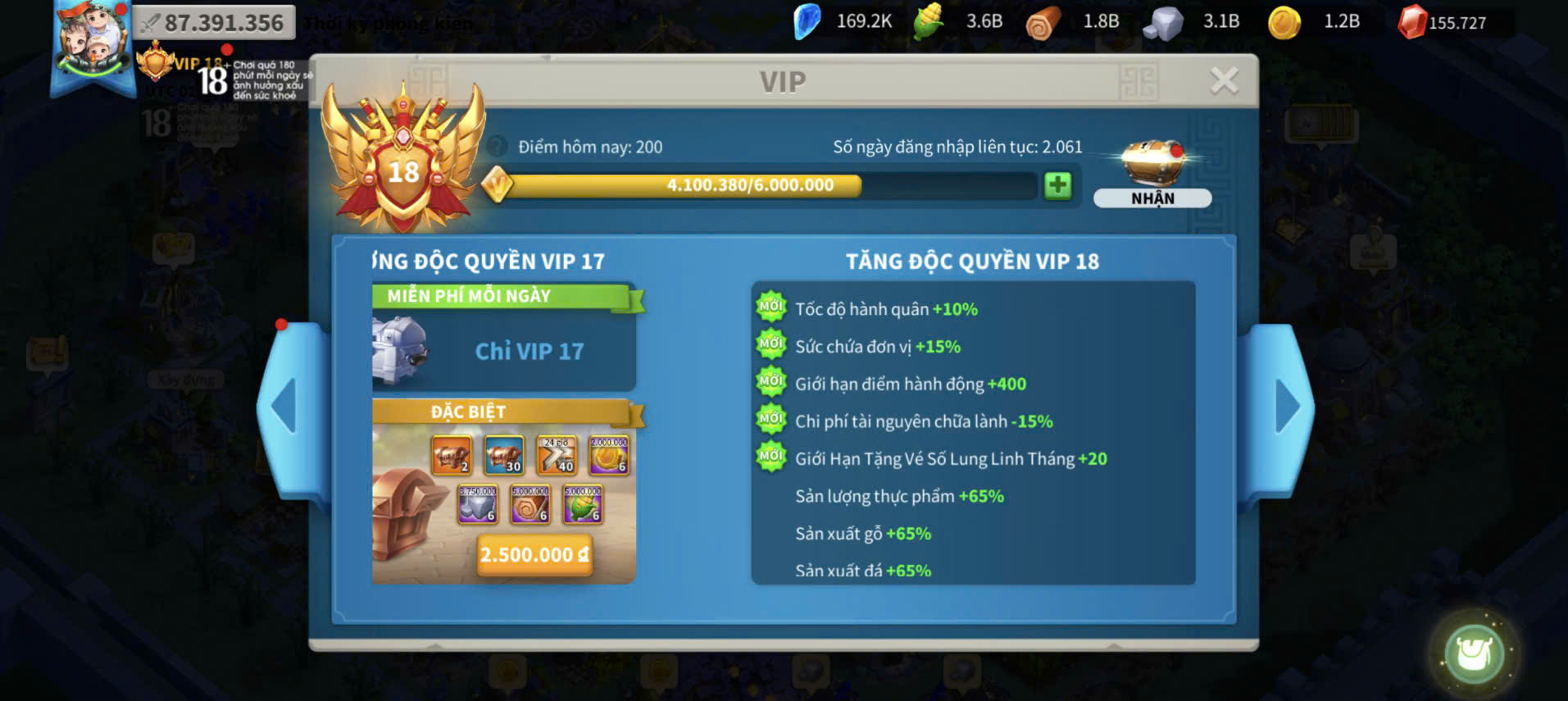Select the gold coin resource icon

click(1284, 23)
